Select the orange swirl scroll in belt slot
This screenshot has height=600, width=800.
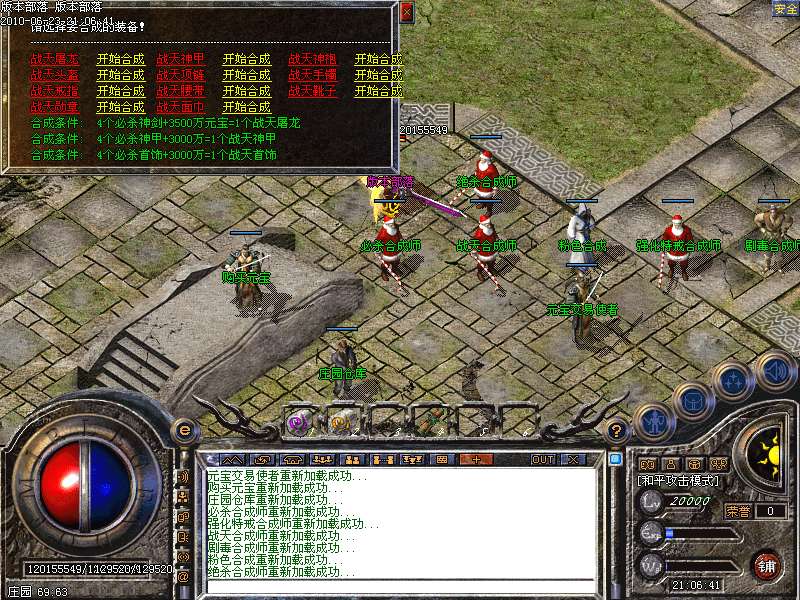point(340,422)
